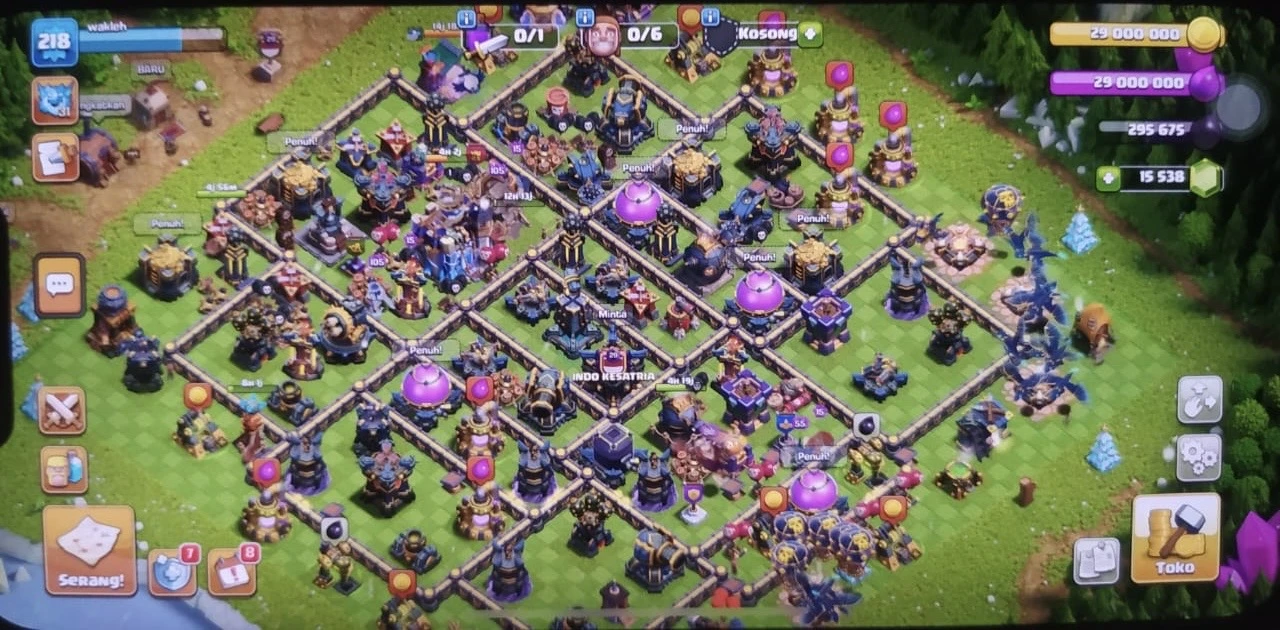
Task: Open the scroll and builder notes icon
Action: point(55,157)
